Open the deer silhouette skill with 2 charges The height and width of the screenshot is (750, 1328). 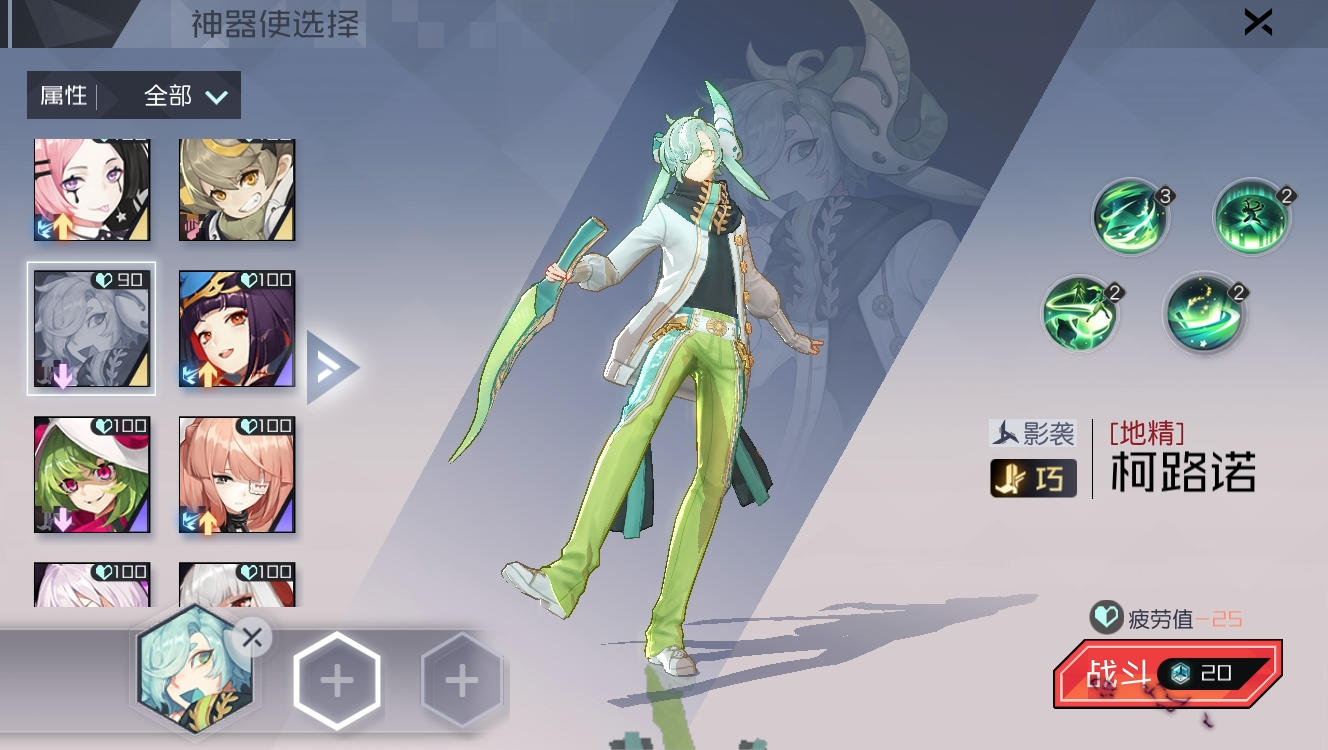click(1252, 217)
